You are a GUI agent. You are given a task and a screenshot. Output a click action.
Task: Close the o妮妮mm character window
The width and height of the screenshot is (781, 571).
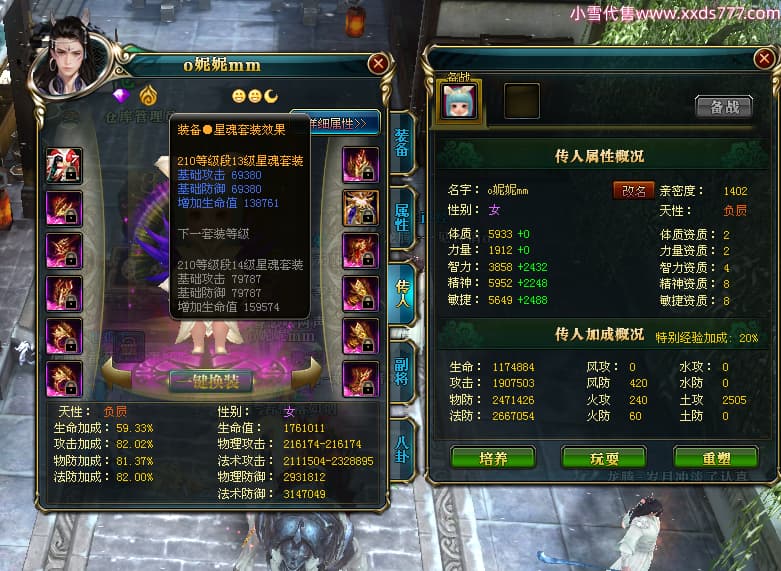[378, 64]
